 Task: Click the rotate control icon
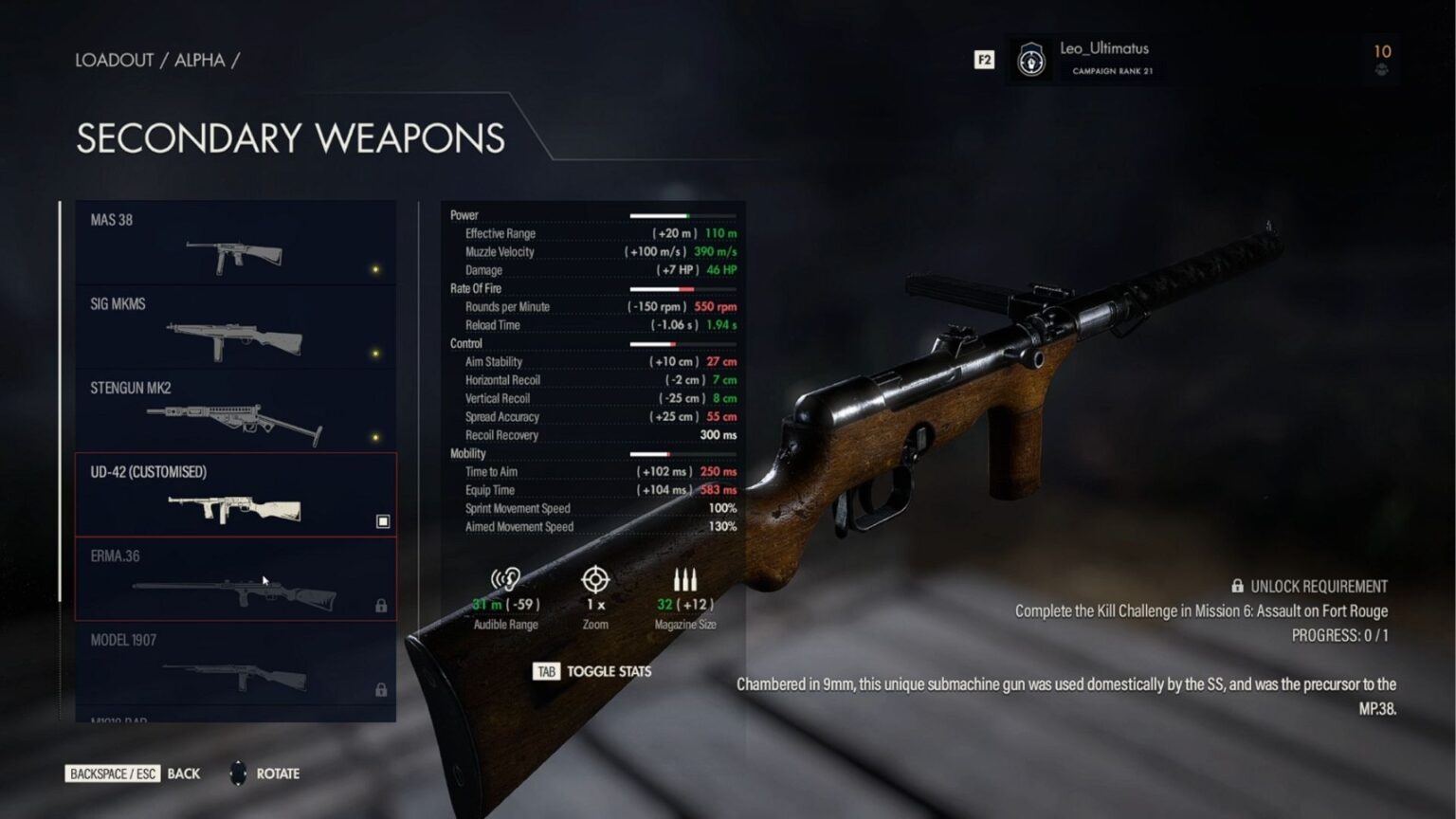[237, 773]
